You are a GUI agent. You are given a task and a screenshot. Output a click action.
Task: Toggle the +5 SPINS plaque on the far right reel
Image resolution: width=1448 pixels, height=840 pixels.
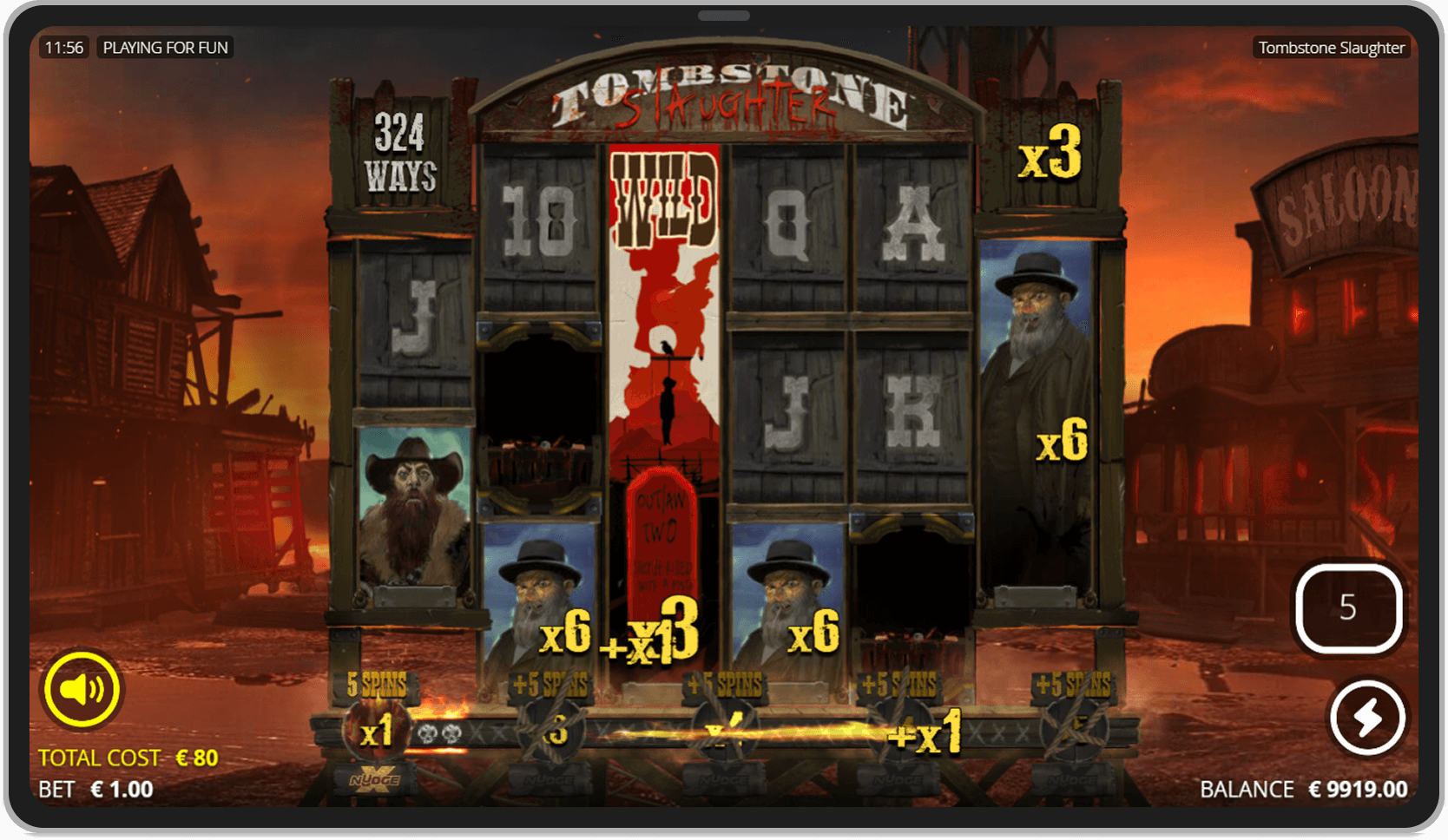pyautogui.click(x=1073, y=685)
